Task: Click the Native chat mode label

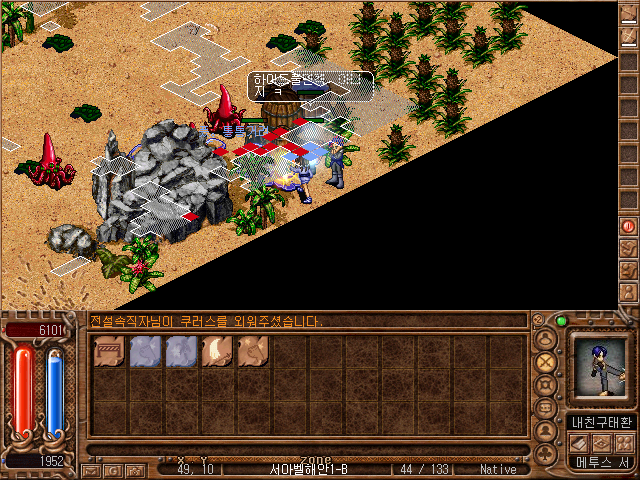Action: pos(498,469)
